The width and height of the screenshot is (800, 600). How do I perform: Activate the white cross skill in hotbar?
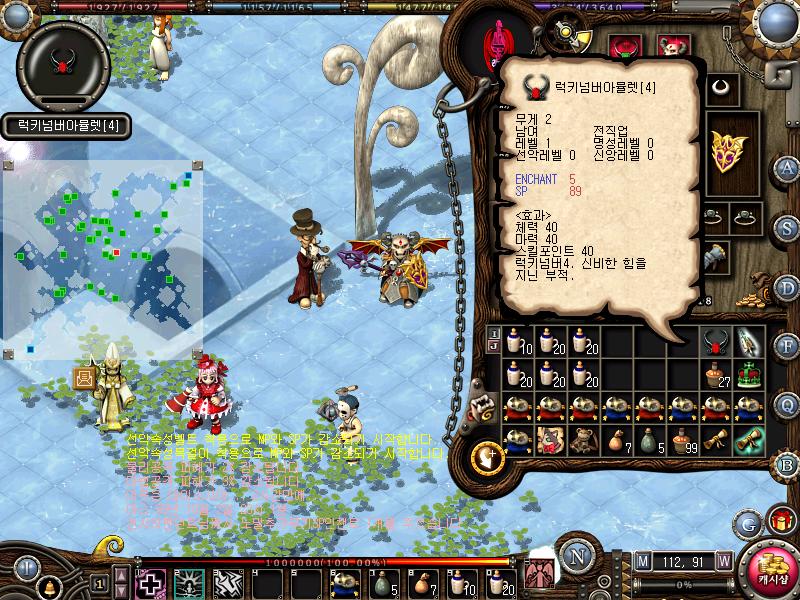[x=150, y=583]
